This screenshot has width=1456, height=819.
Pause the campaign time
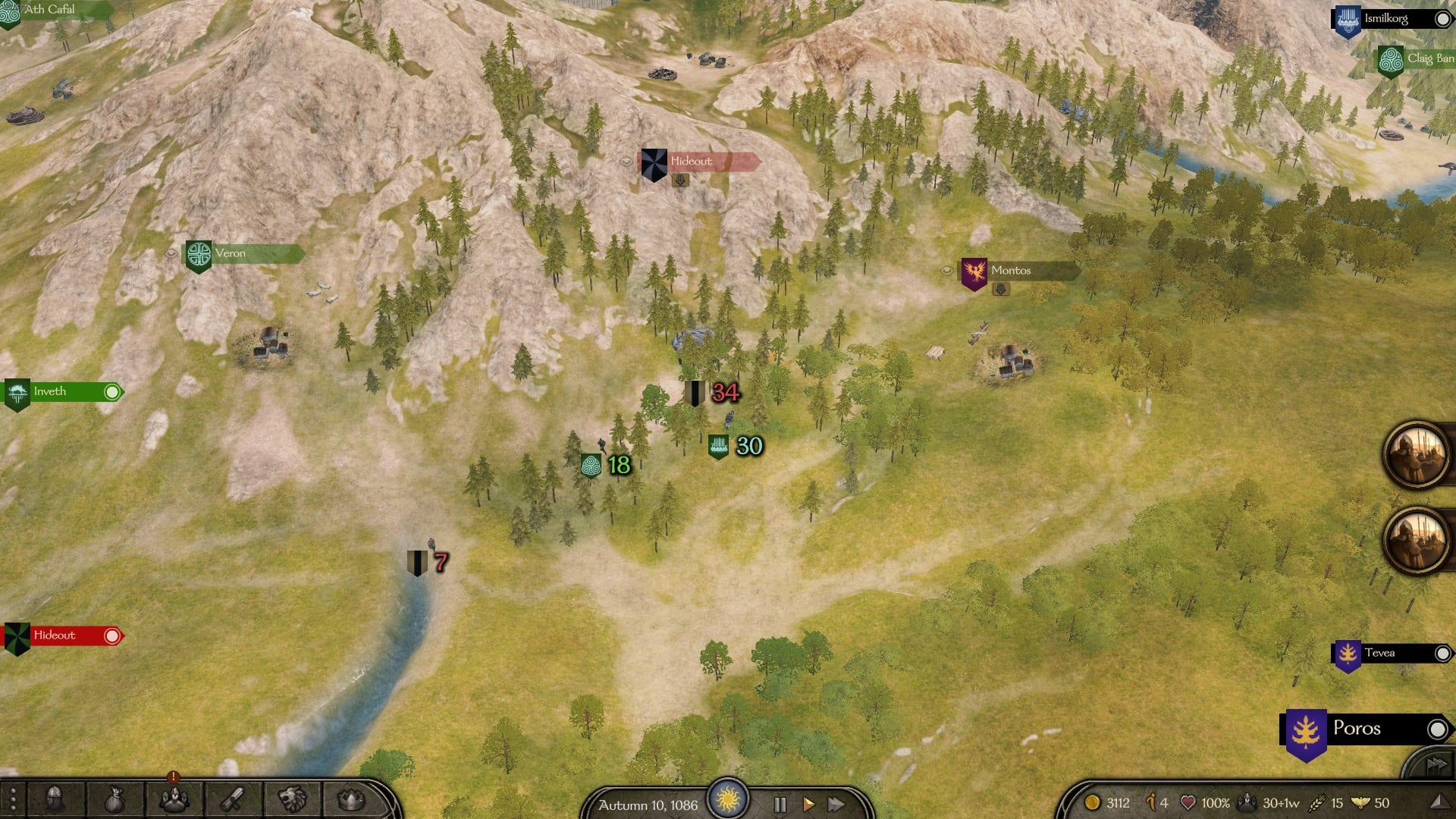780,805
